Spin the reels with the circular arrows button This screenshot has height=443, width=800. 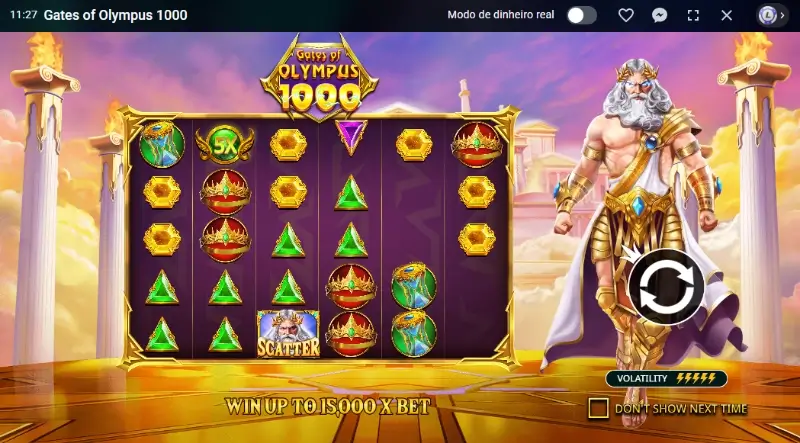[666, 287]
